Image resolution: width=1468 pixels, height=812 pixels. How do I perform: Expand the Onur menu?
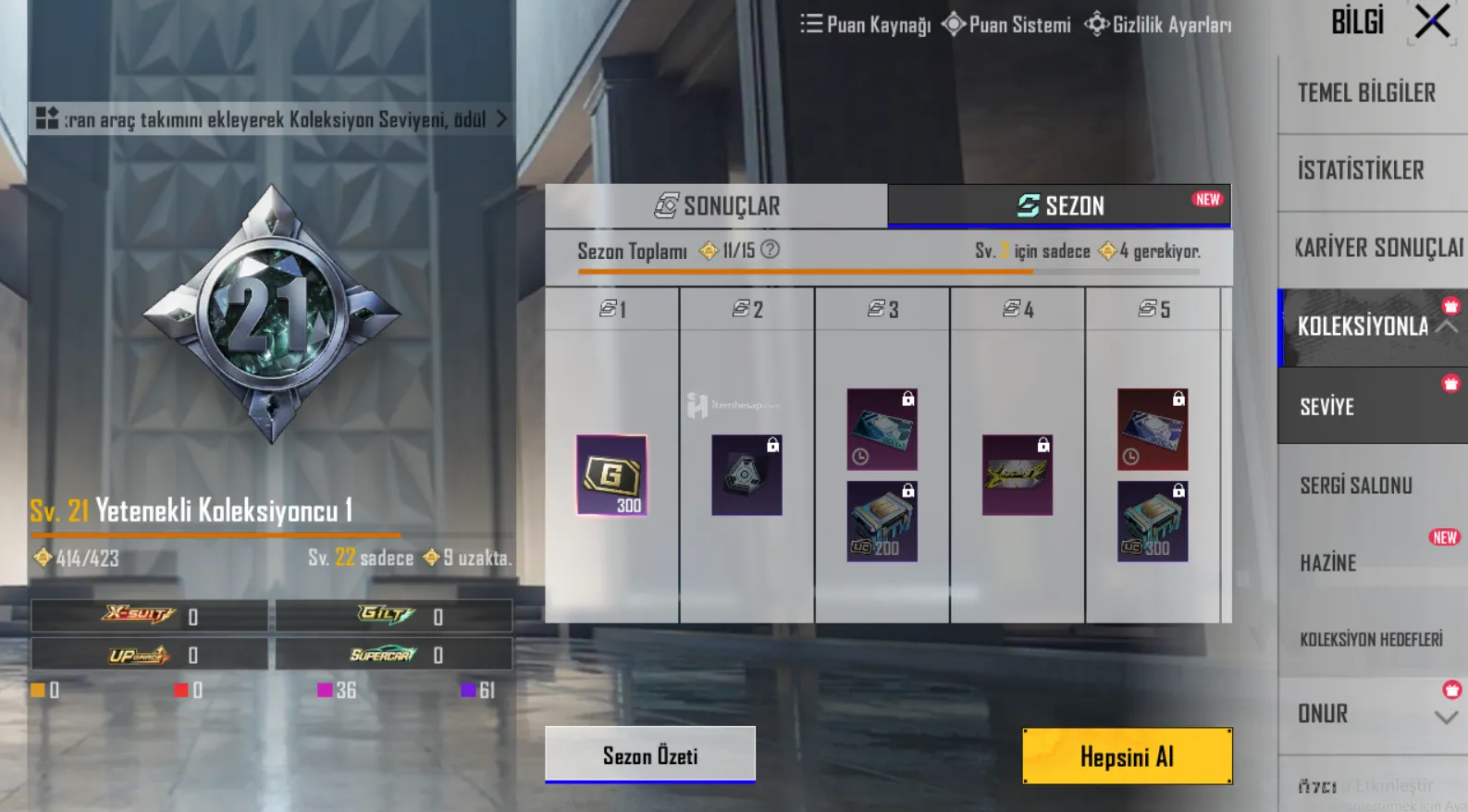click(1446, 717)
